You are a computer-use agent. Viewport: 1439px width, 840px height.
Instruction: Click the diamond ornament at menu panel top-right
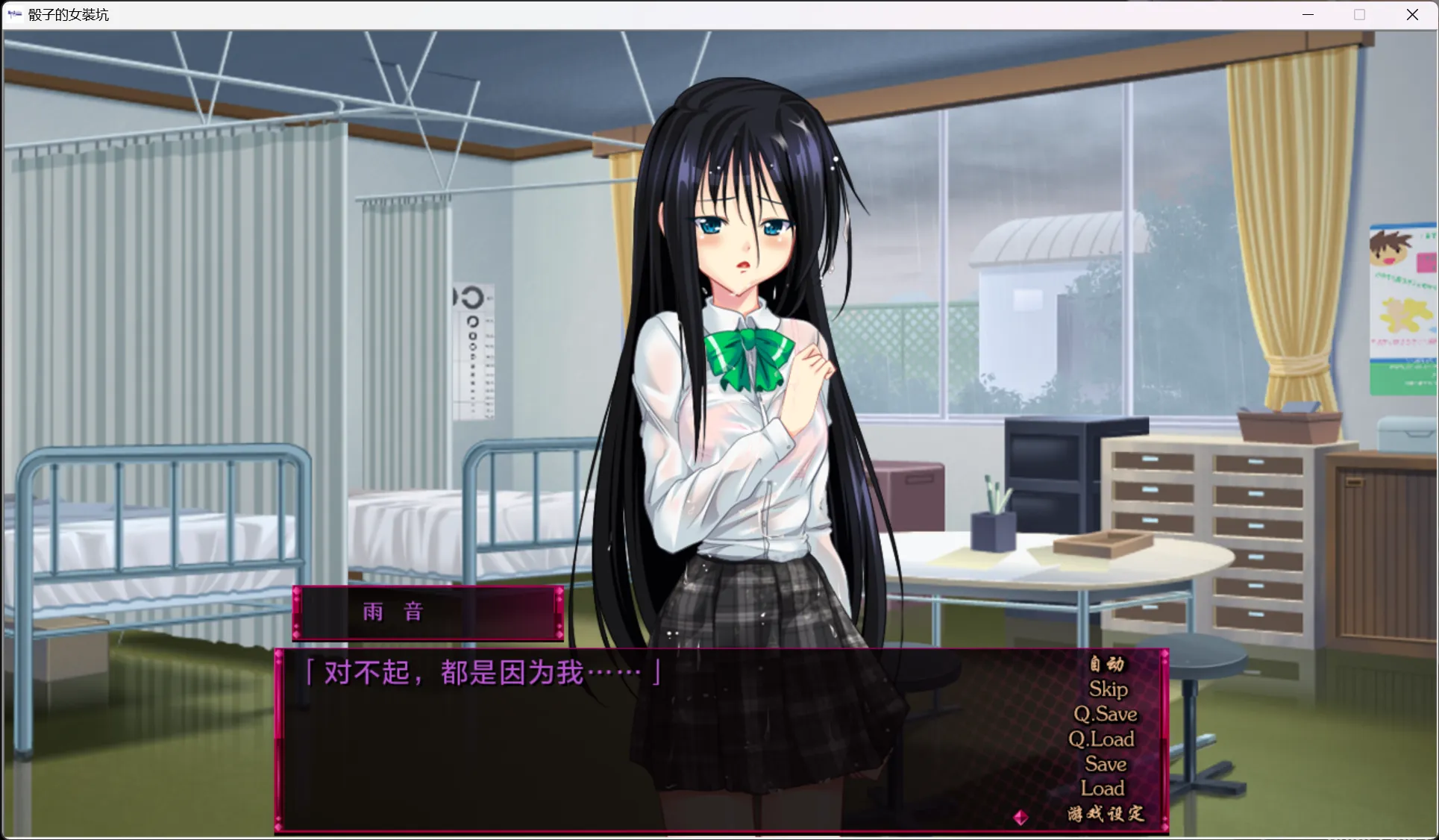1164,653
